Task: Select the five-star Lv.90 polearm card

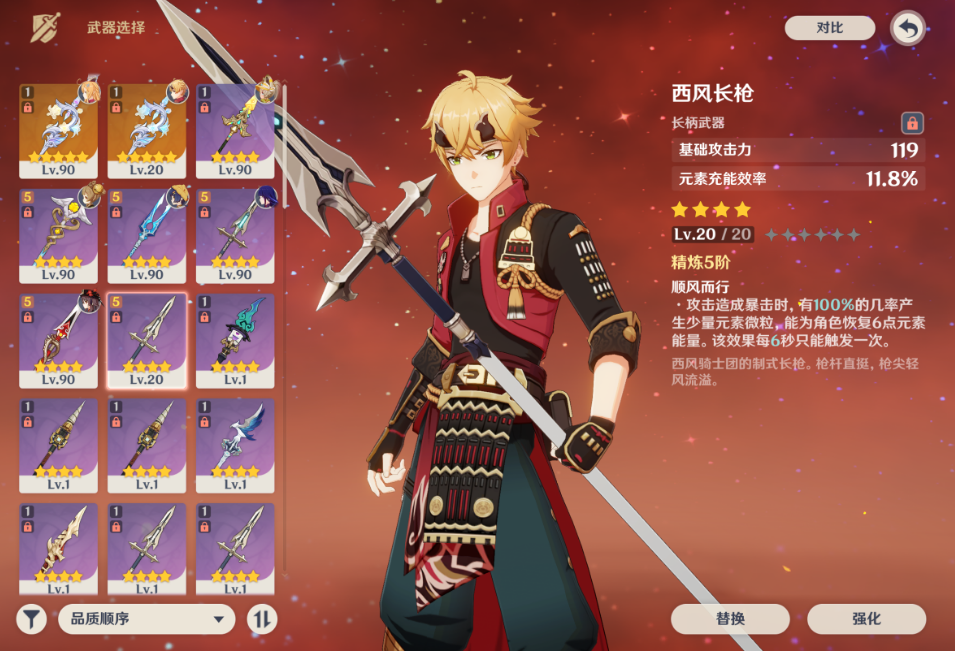Action: [59, 130]
